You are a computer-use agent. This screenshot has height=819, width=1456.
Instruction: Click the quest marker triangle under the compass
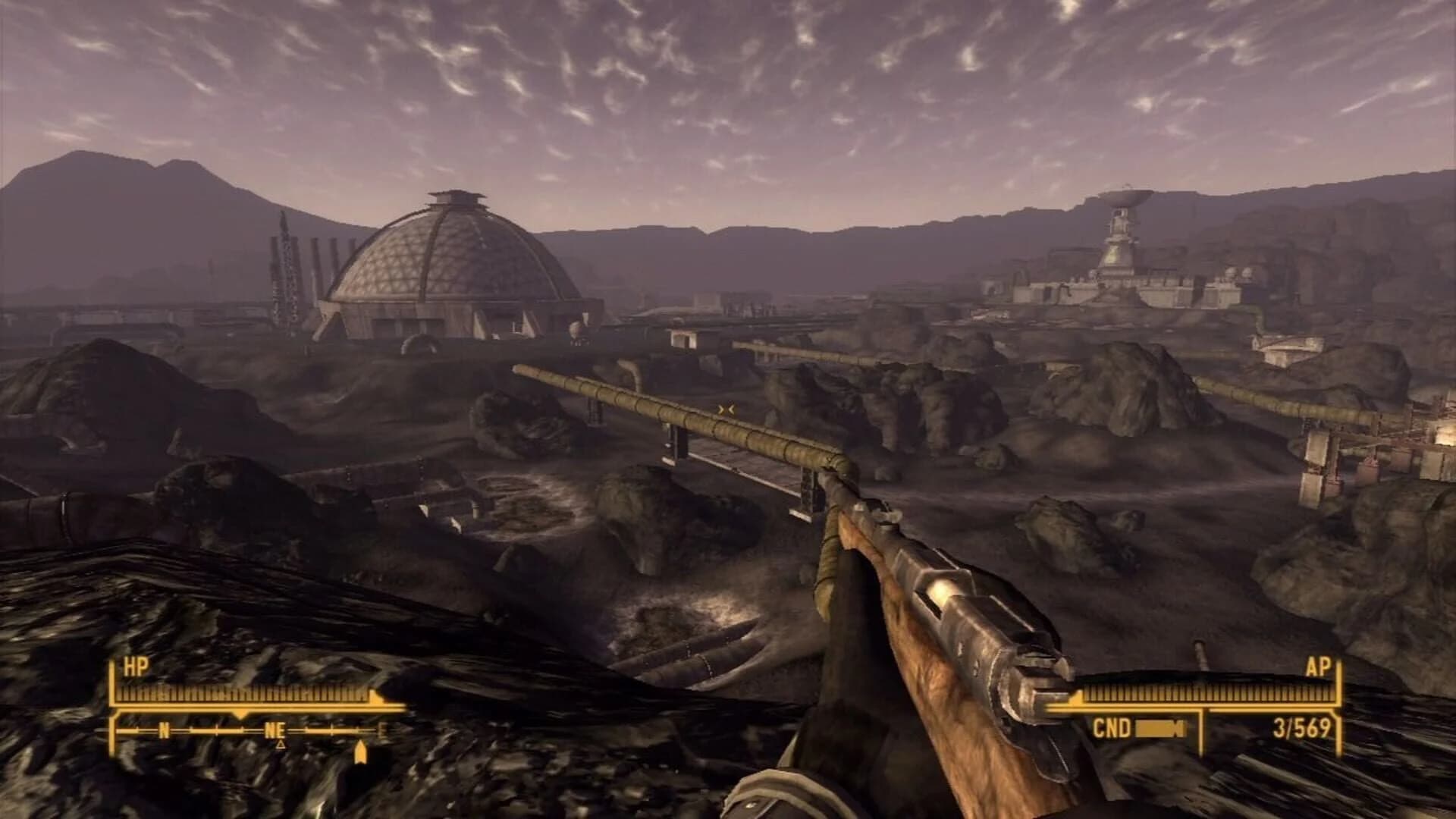point(281,745)
